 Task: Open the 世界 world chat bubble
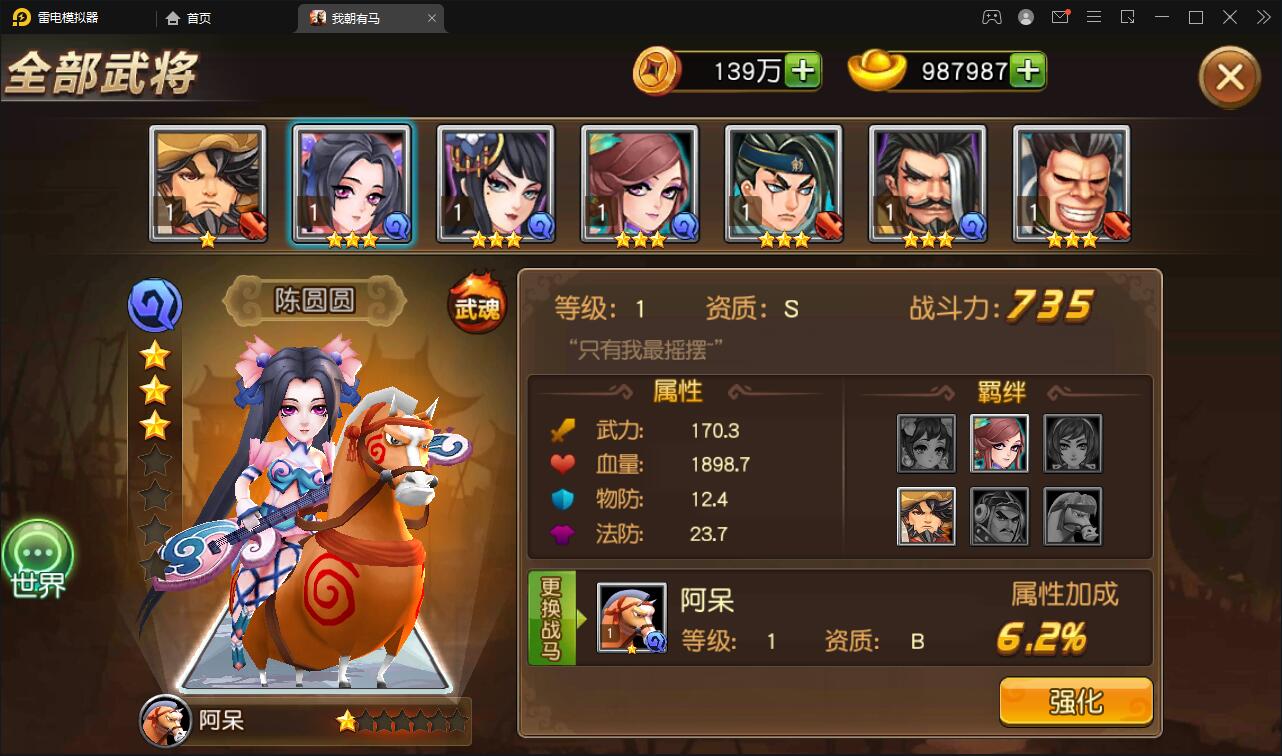[40, 553]
